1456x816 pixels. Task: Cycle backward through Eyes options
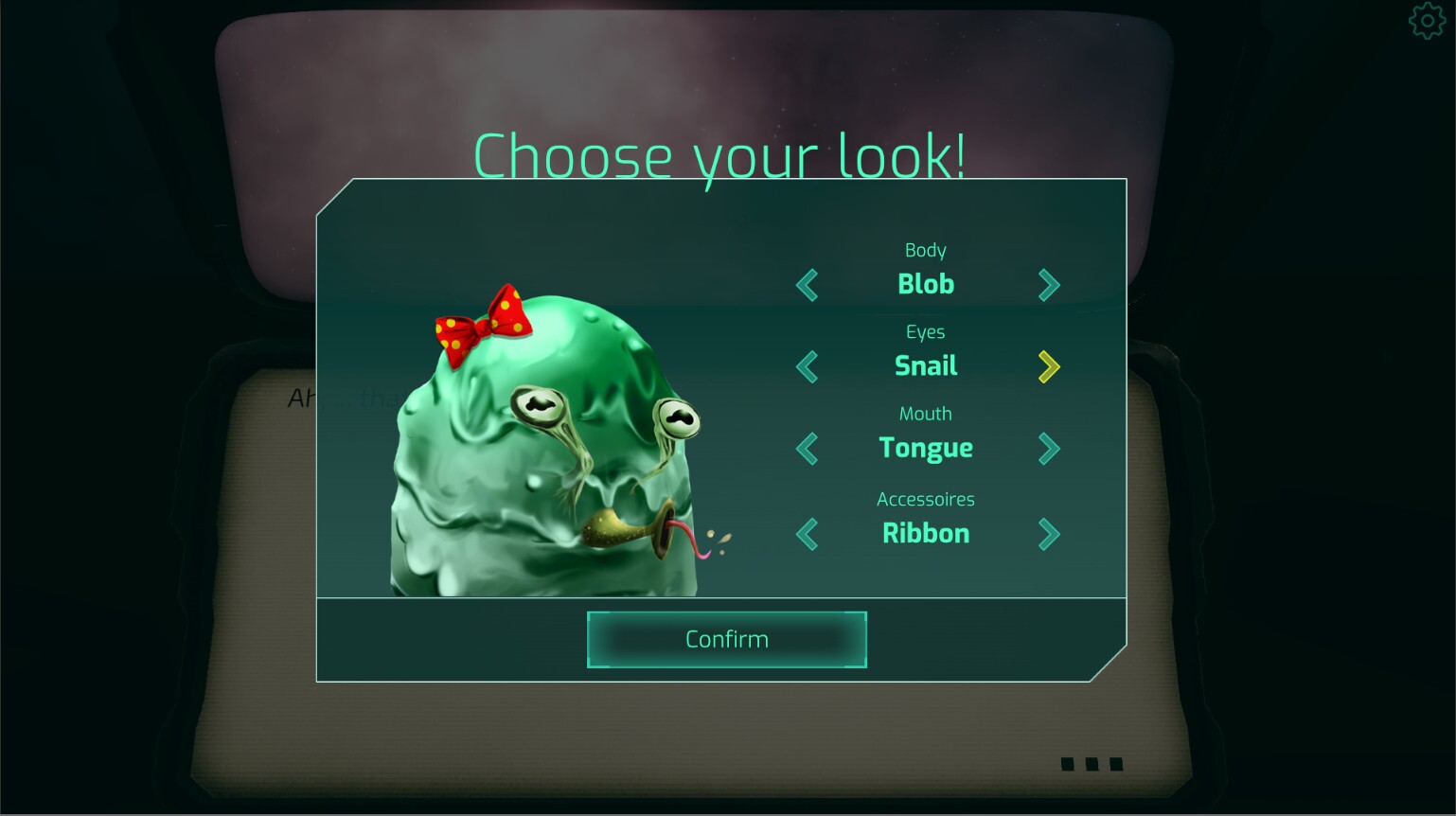(x=808, y=366)
